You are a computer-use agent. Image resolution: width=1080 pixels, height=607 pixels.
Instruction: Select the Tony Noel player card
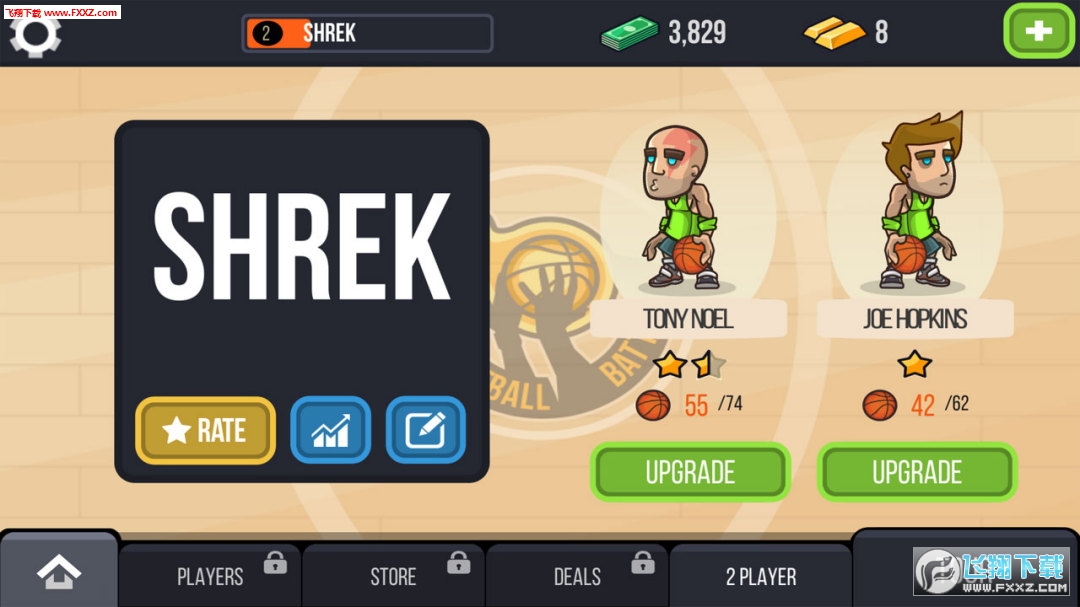tap(688, 220)
